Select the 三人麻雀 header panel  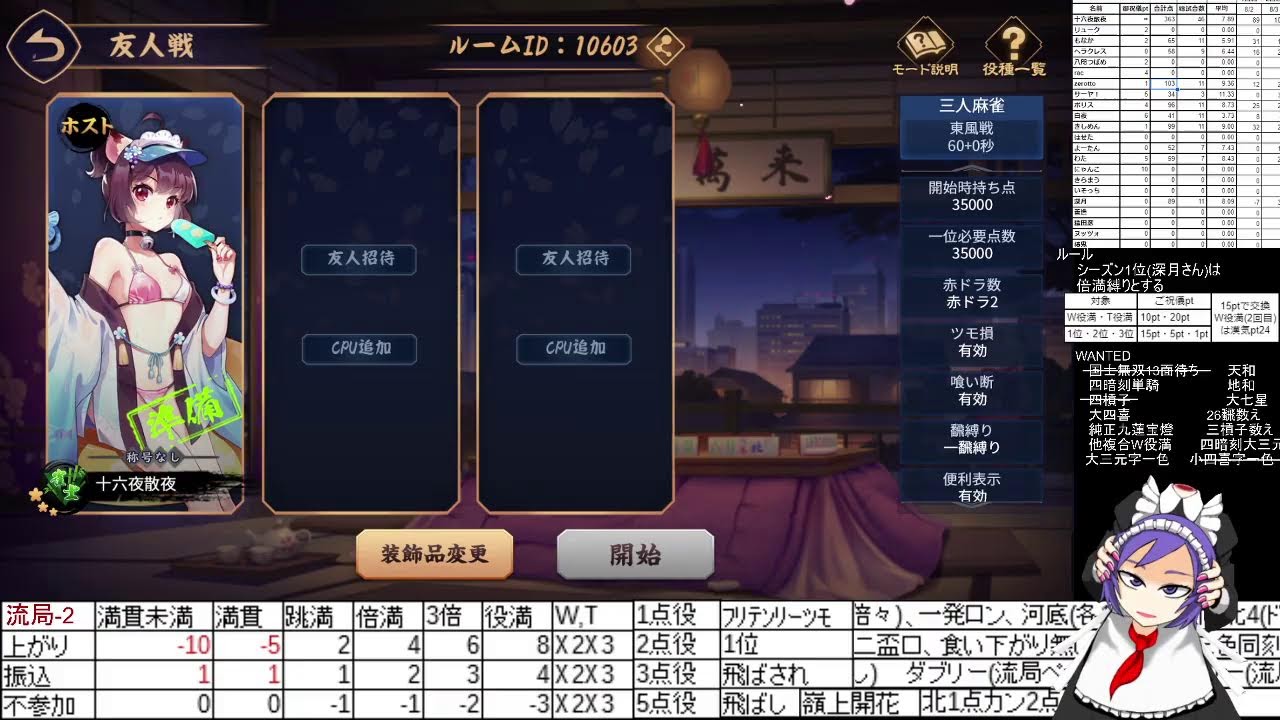click(971, 104)
